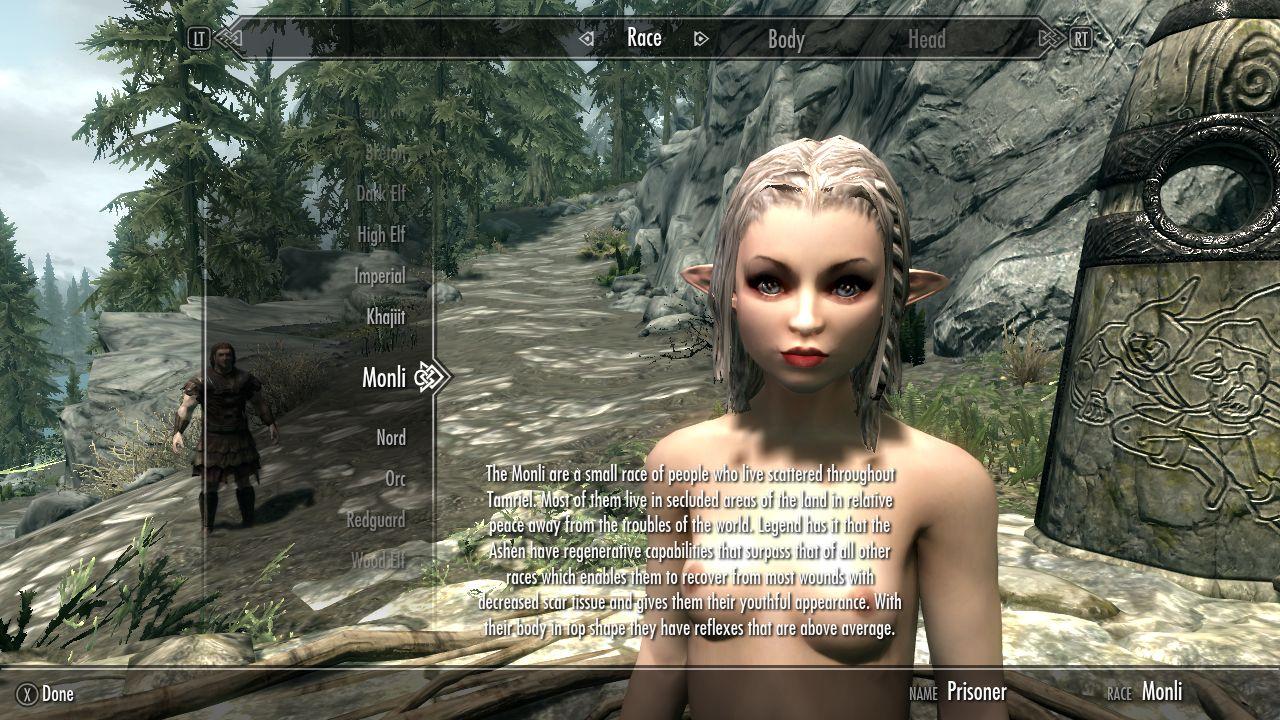The width and height of the screenshot is (1280, 720).
Task: Click the right arrow beside Race
Action: coord(701,39)
